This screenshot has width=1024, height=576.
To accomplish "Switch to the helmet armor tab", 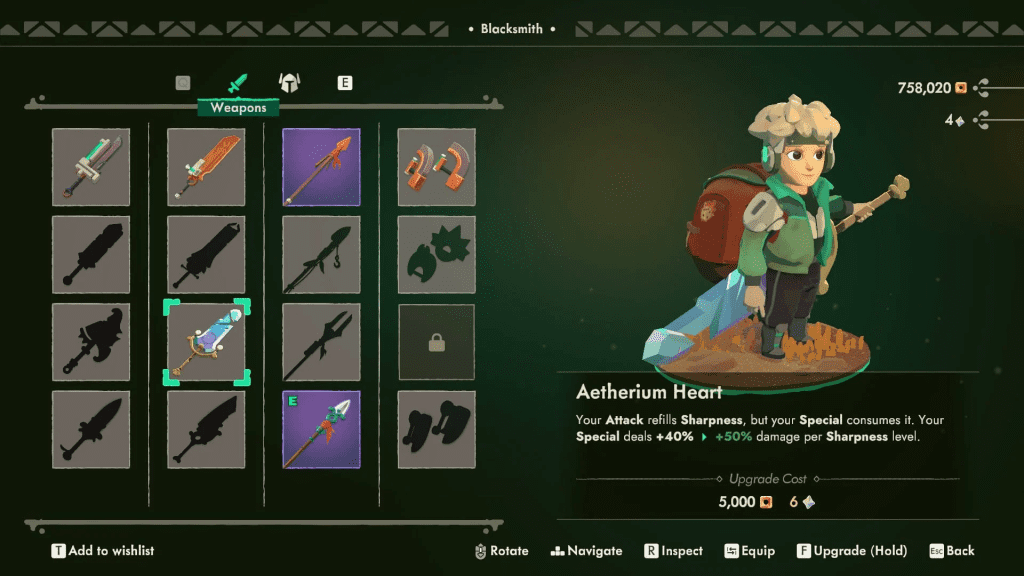I will [x=290, y=83].
